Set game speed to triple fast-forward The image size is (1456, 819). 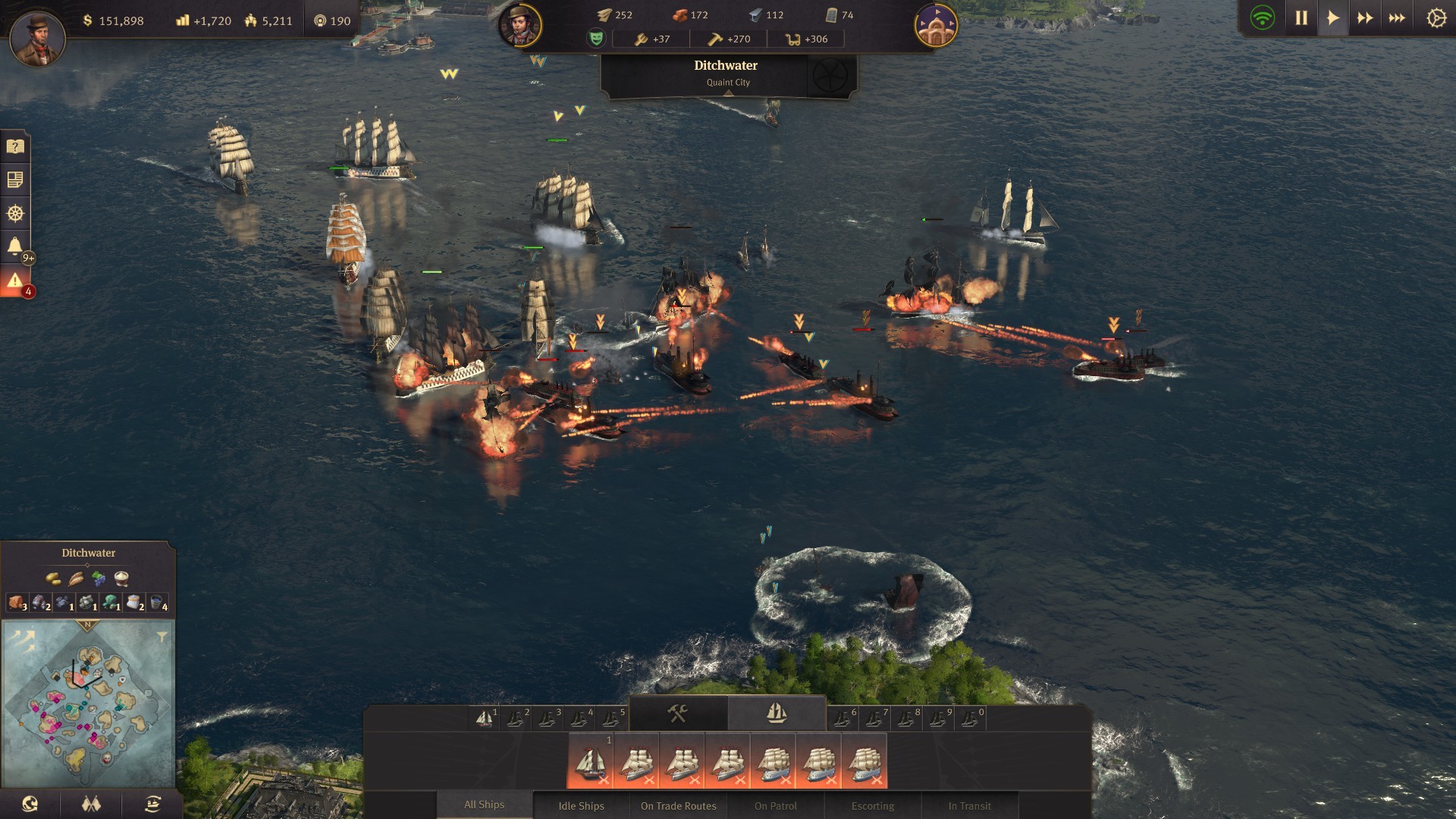pyautogui.click(x=1397, y=18)
